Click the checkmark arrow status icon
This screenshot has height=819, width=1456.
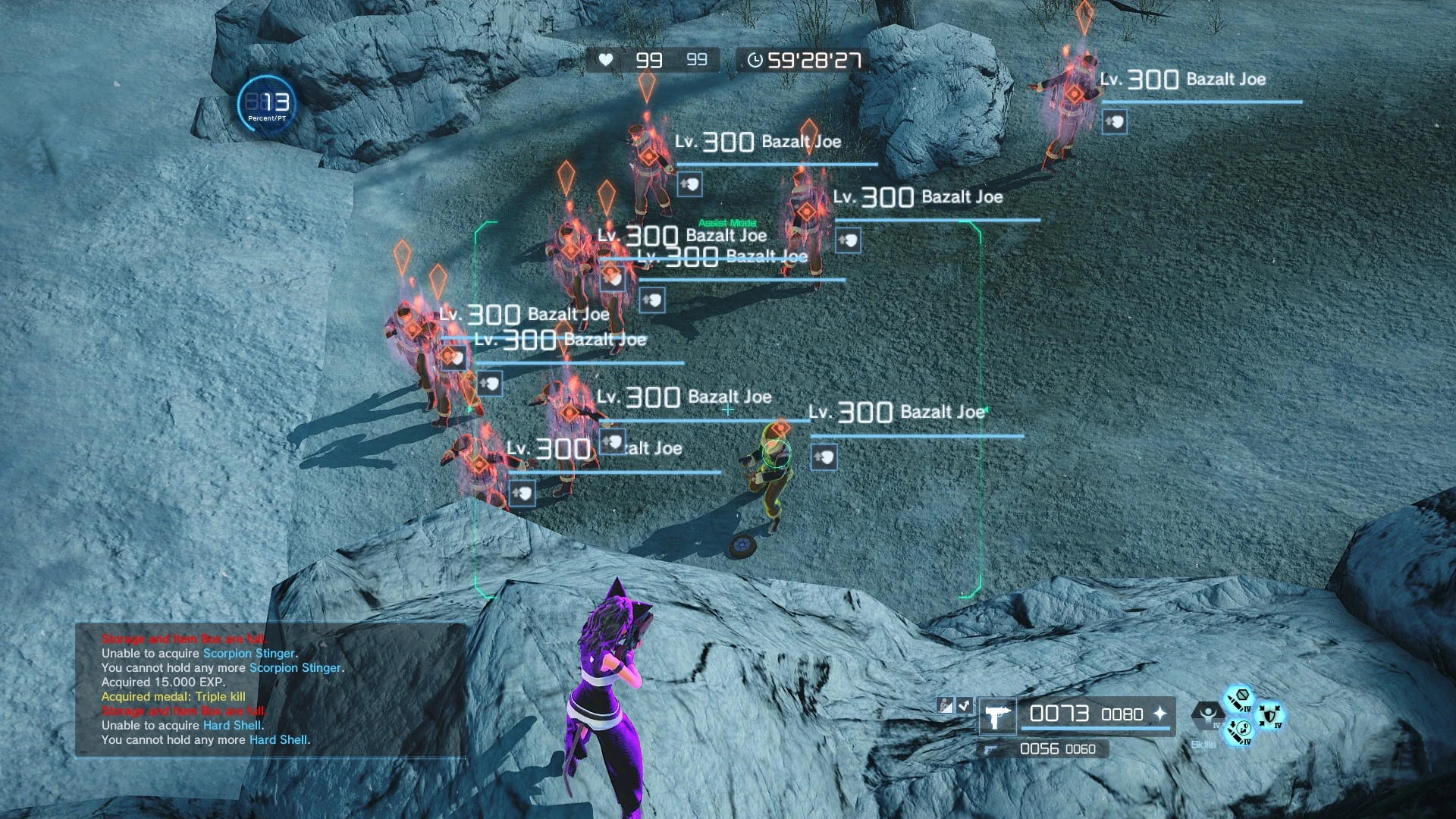point(964,705)
